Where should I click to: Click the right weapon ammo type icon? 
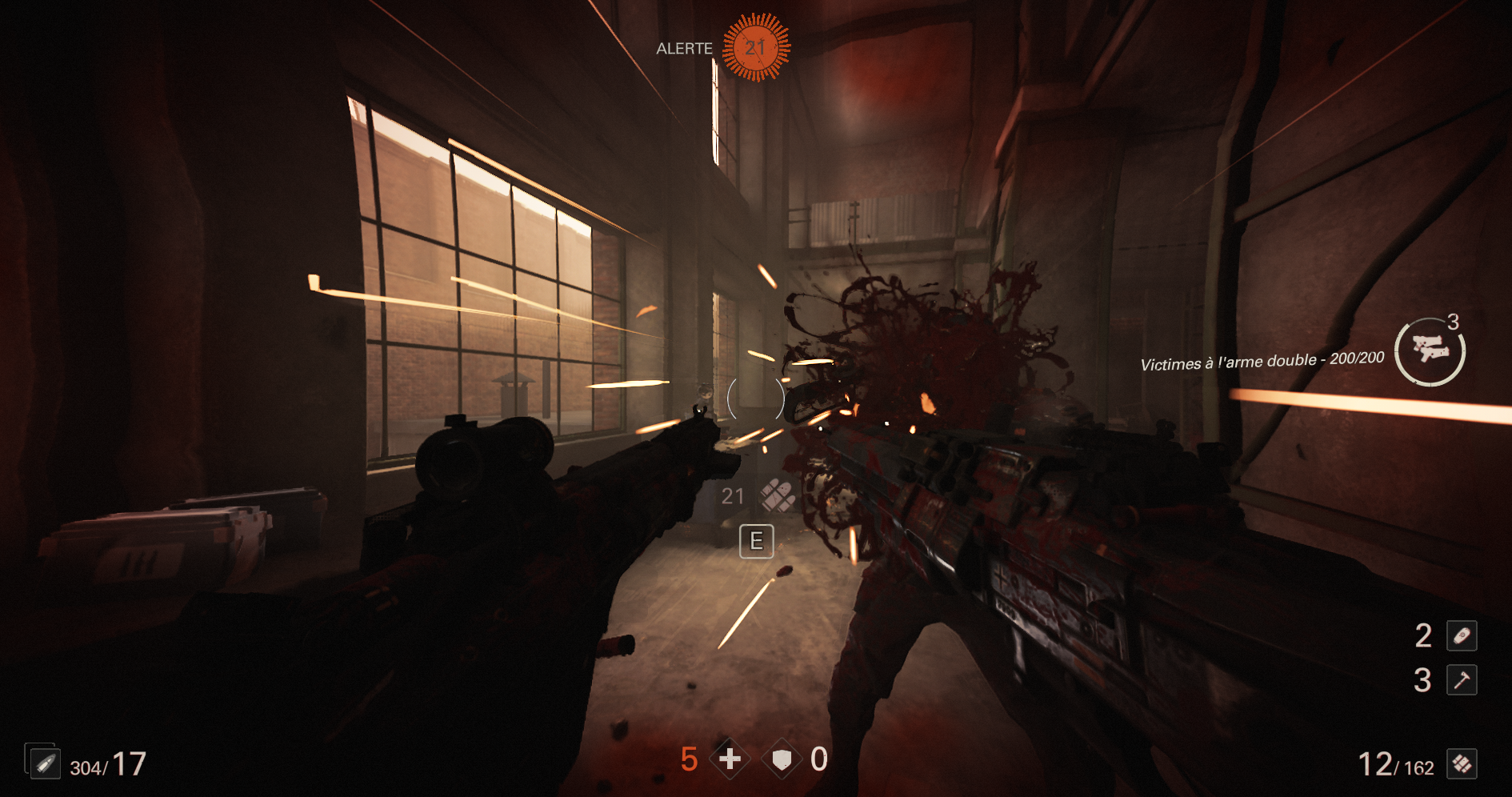point(1462,764)
